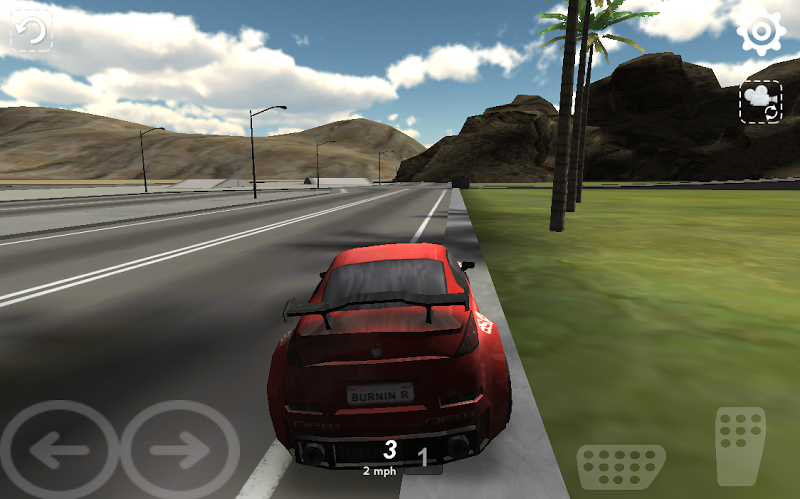Switch the camera view

[760, 102]
